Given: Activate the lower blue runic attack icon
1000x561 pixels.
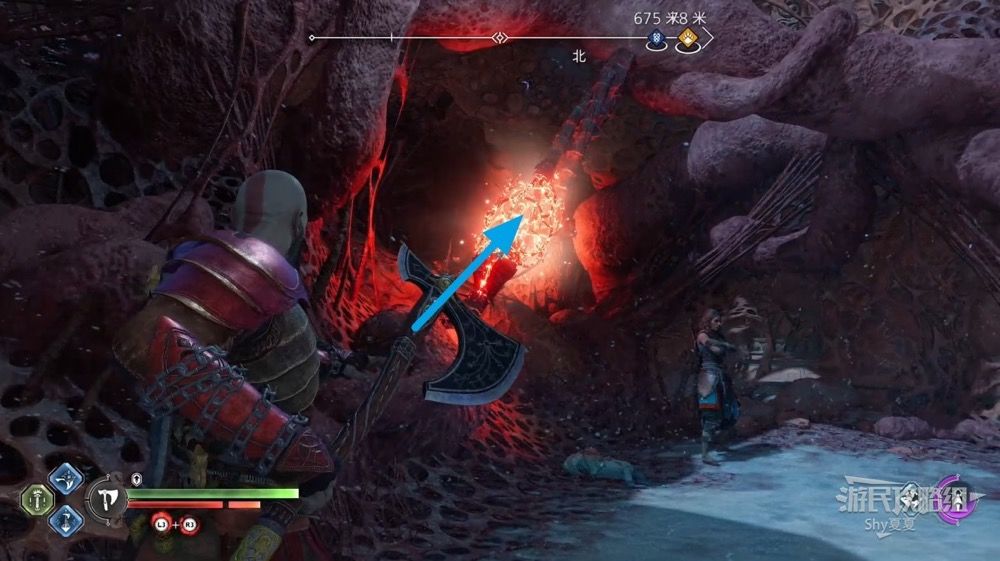Looking at the screenshot, I should 66,520.
